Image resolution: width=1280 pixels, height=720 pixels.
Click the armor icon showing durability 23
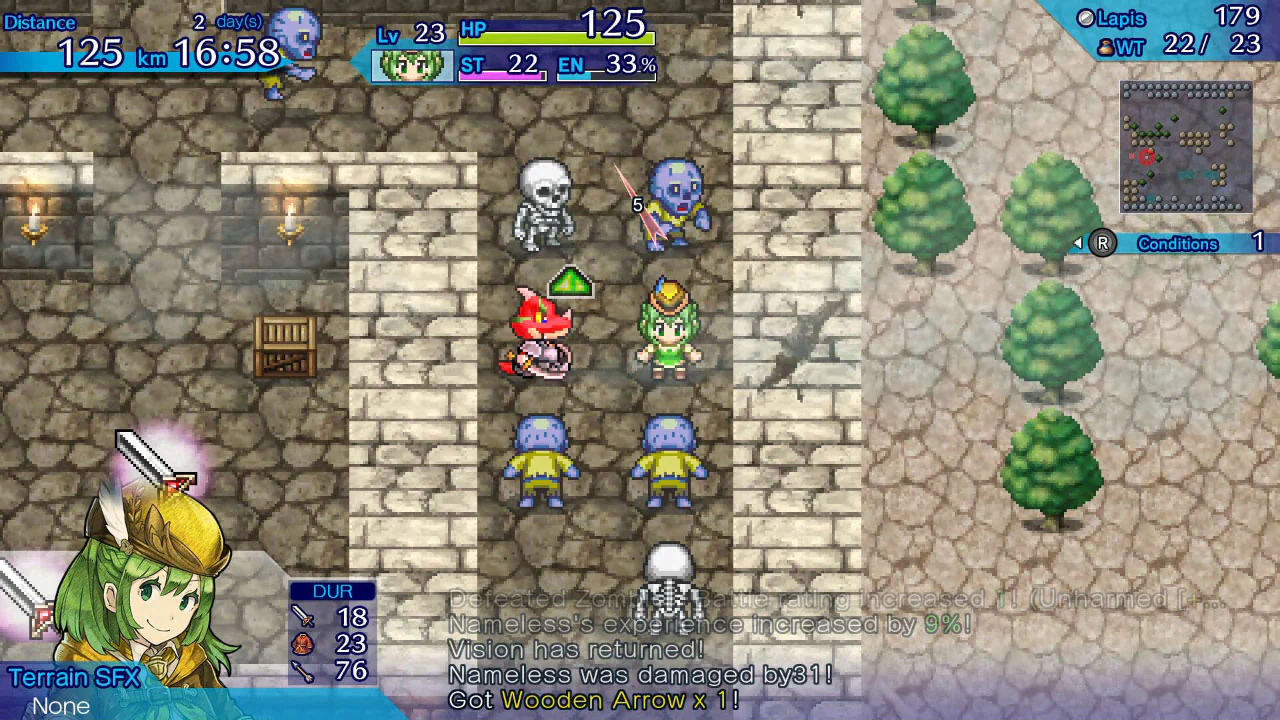(x=305, y=644)
